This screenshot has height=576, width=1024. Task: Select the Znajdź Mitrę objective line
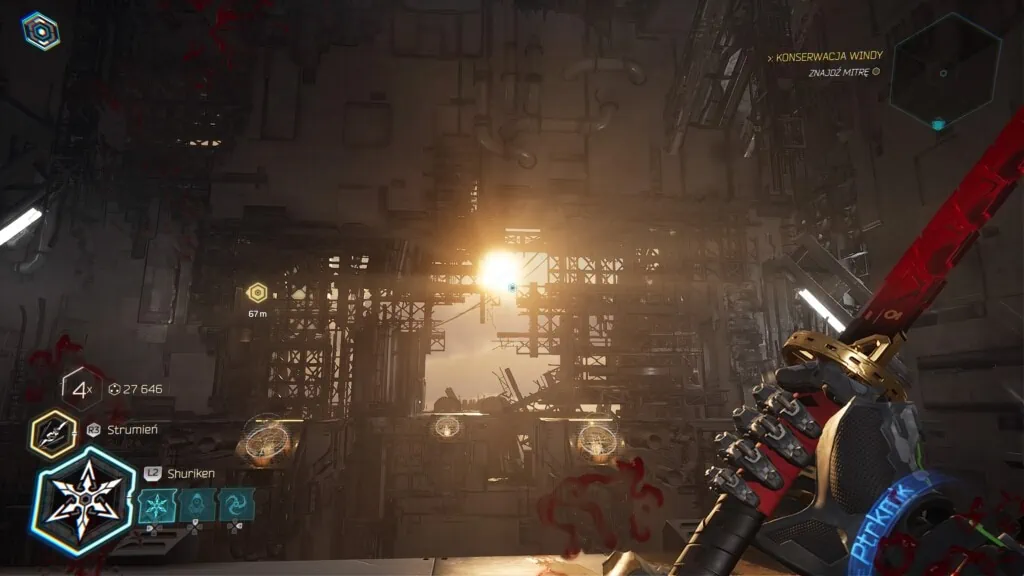(843, 72)
